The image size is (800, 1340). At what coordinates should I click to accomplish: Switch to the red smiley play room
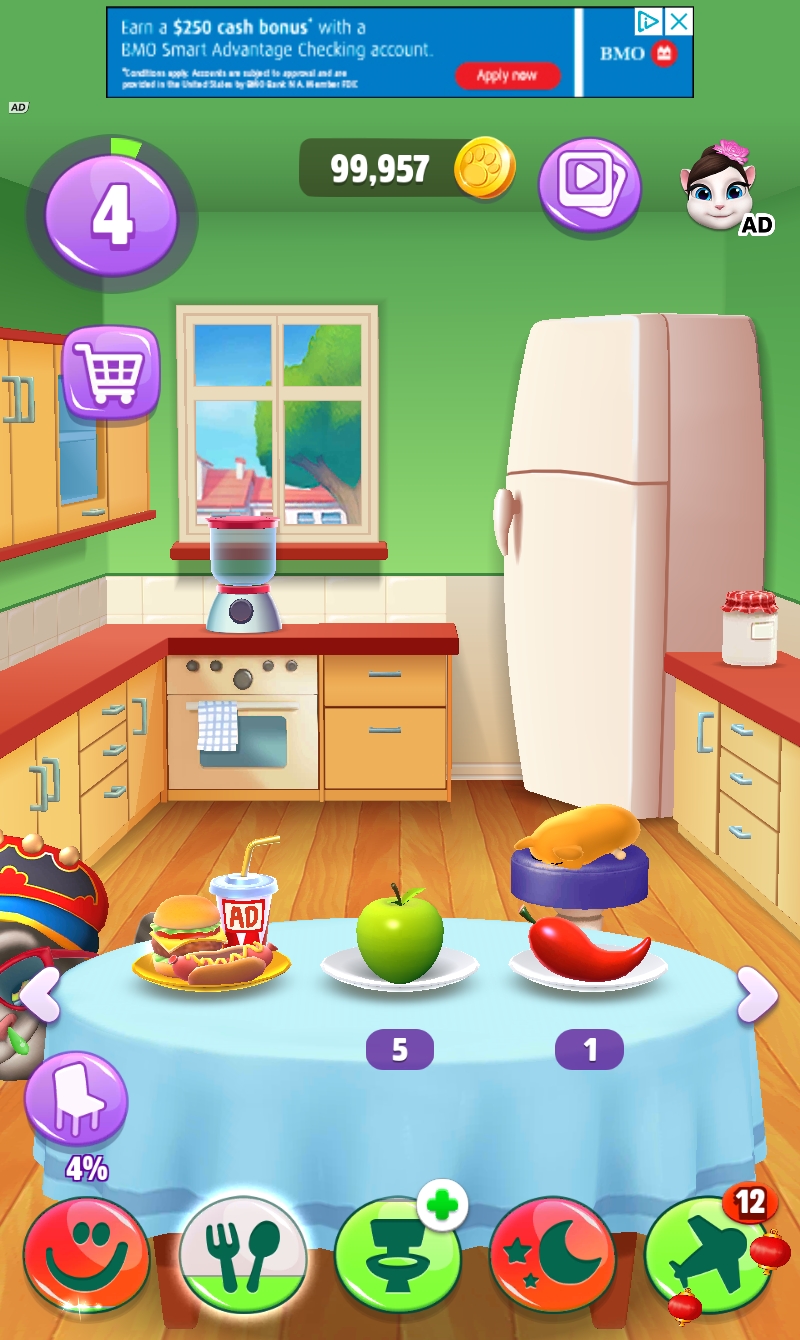86,1255
